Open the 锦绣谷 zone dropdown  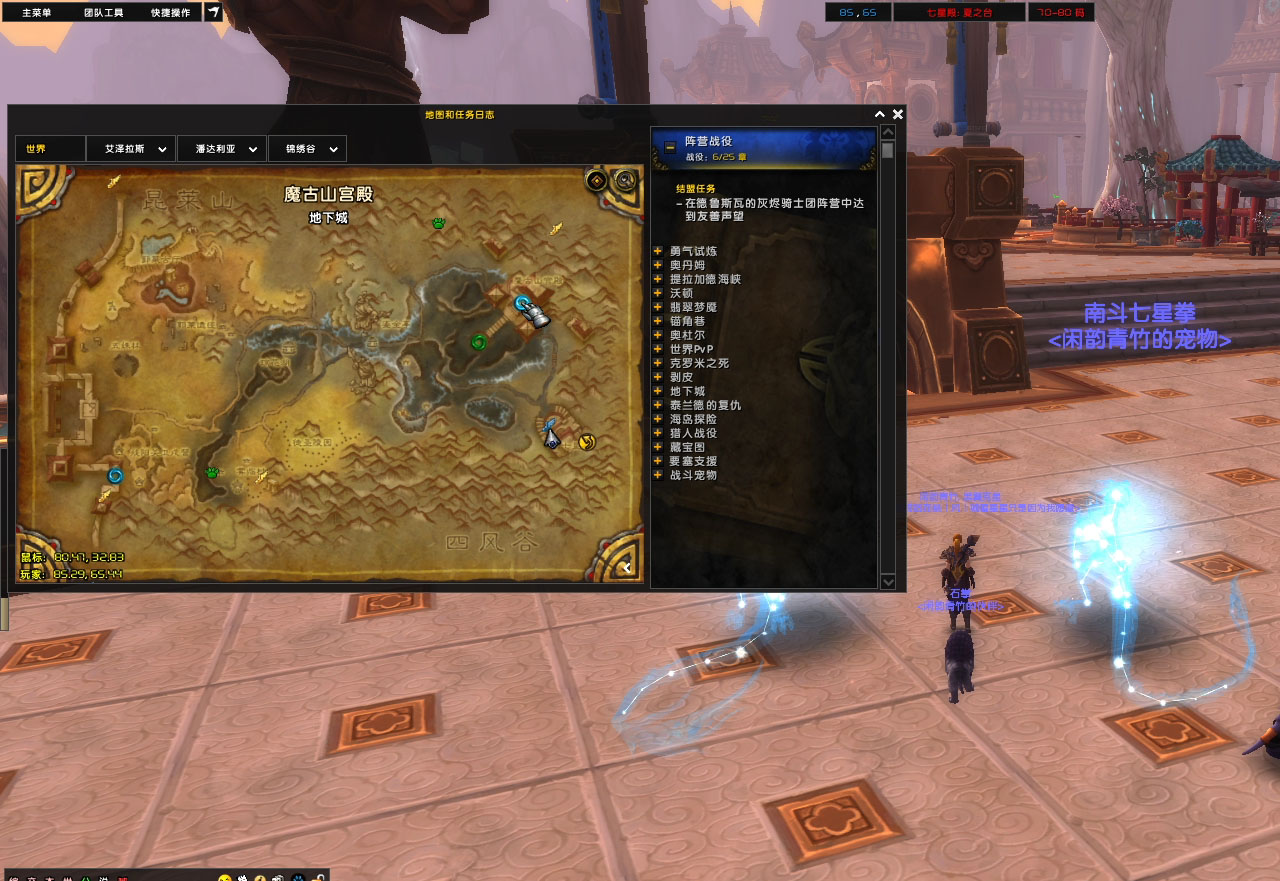(307, 149)
